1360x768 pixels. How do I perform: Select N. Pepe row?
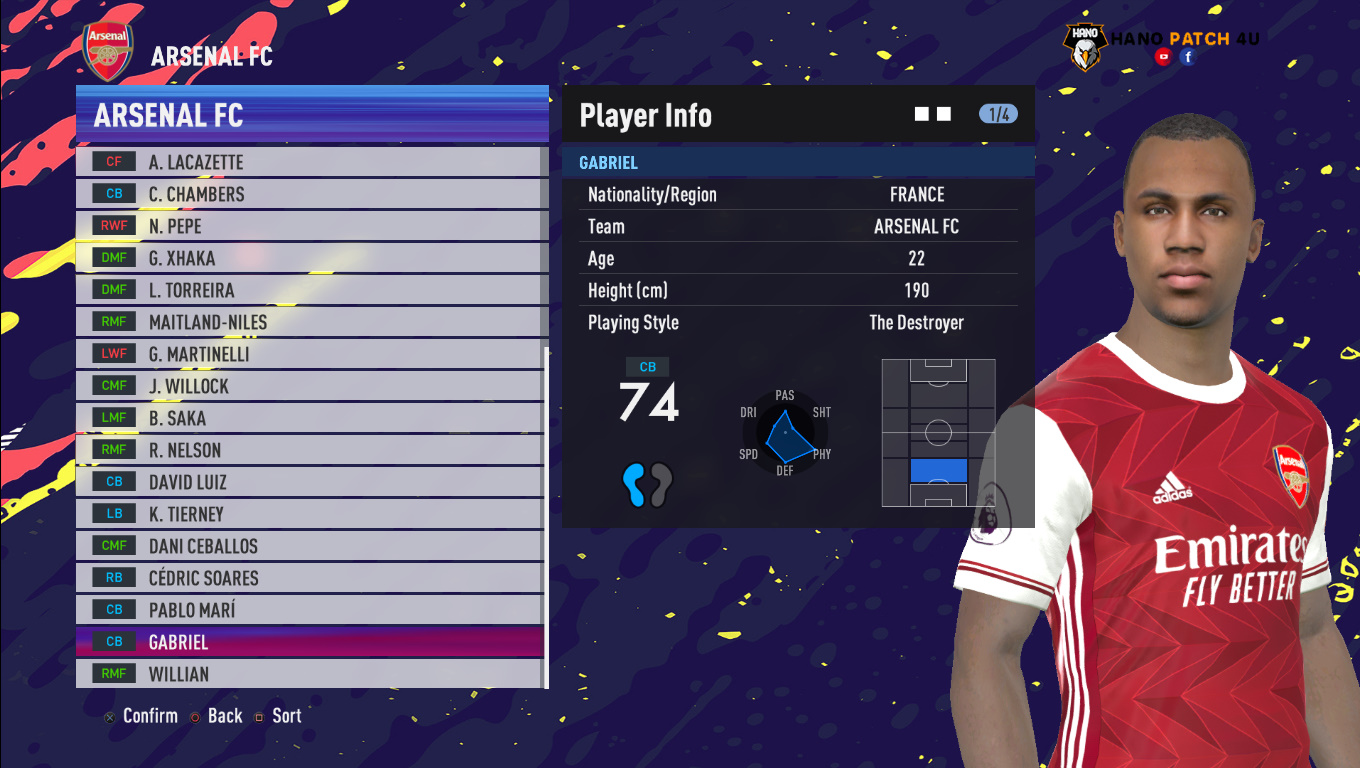click(310, 226)
